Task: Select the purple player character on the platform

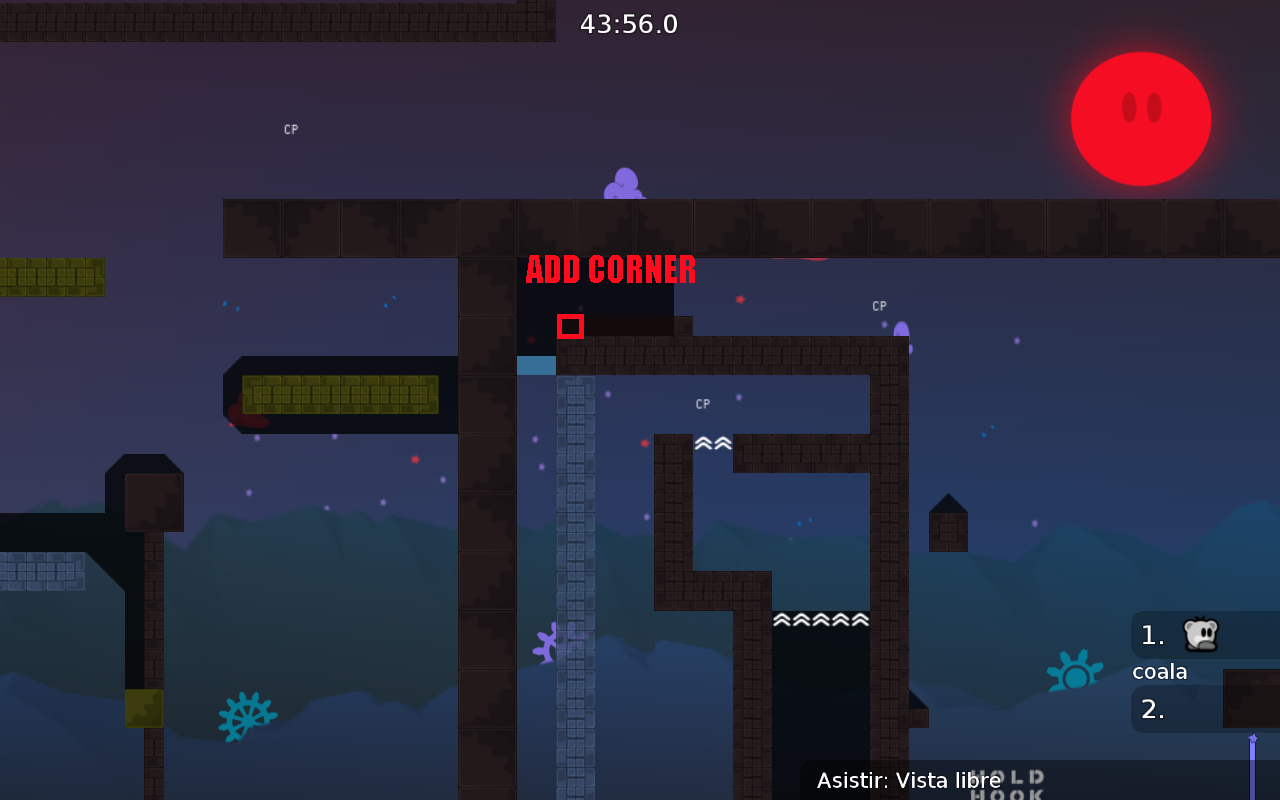Action: click(x=622, y=182)
